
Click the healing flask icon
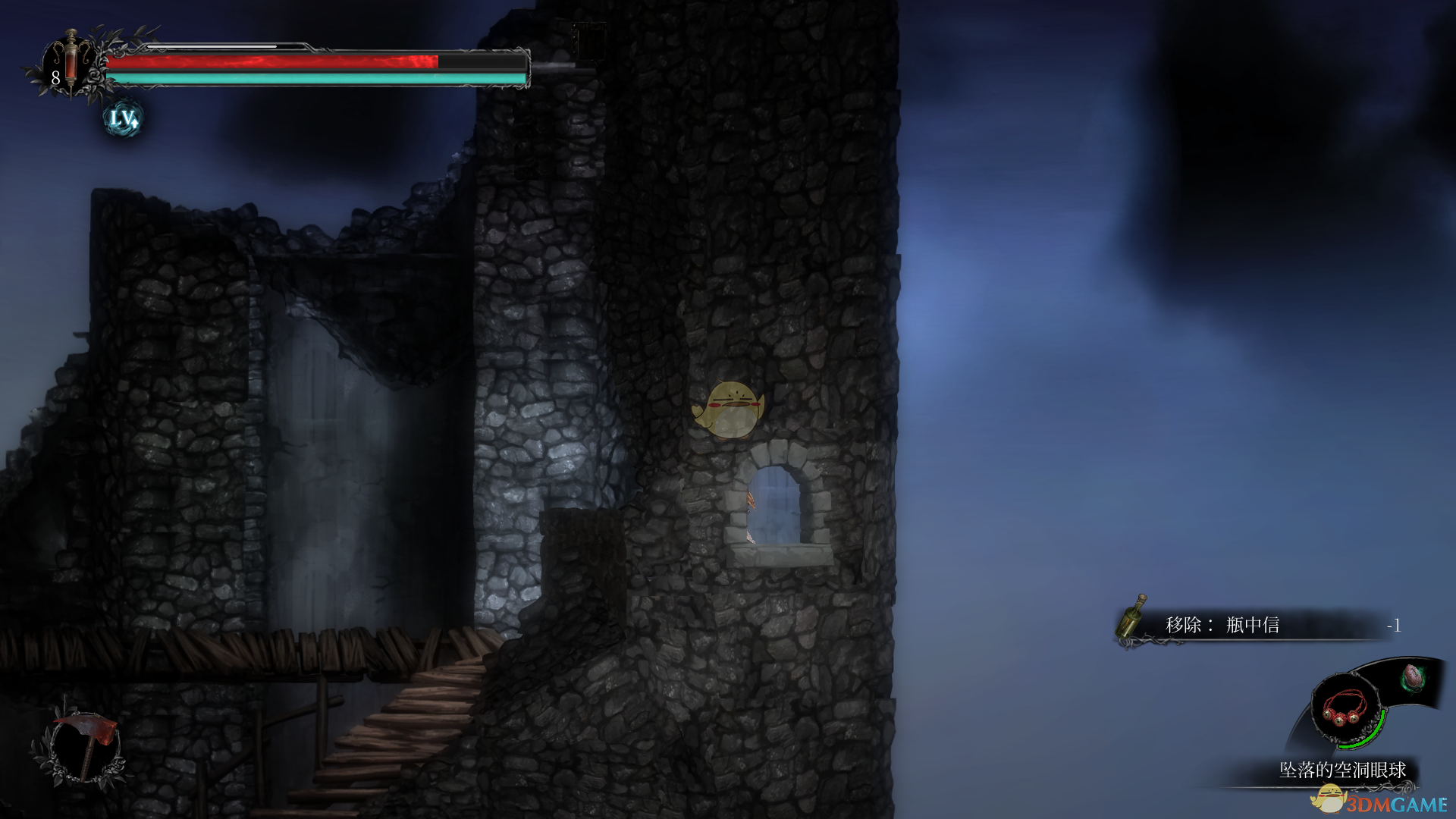[70, 62]
